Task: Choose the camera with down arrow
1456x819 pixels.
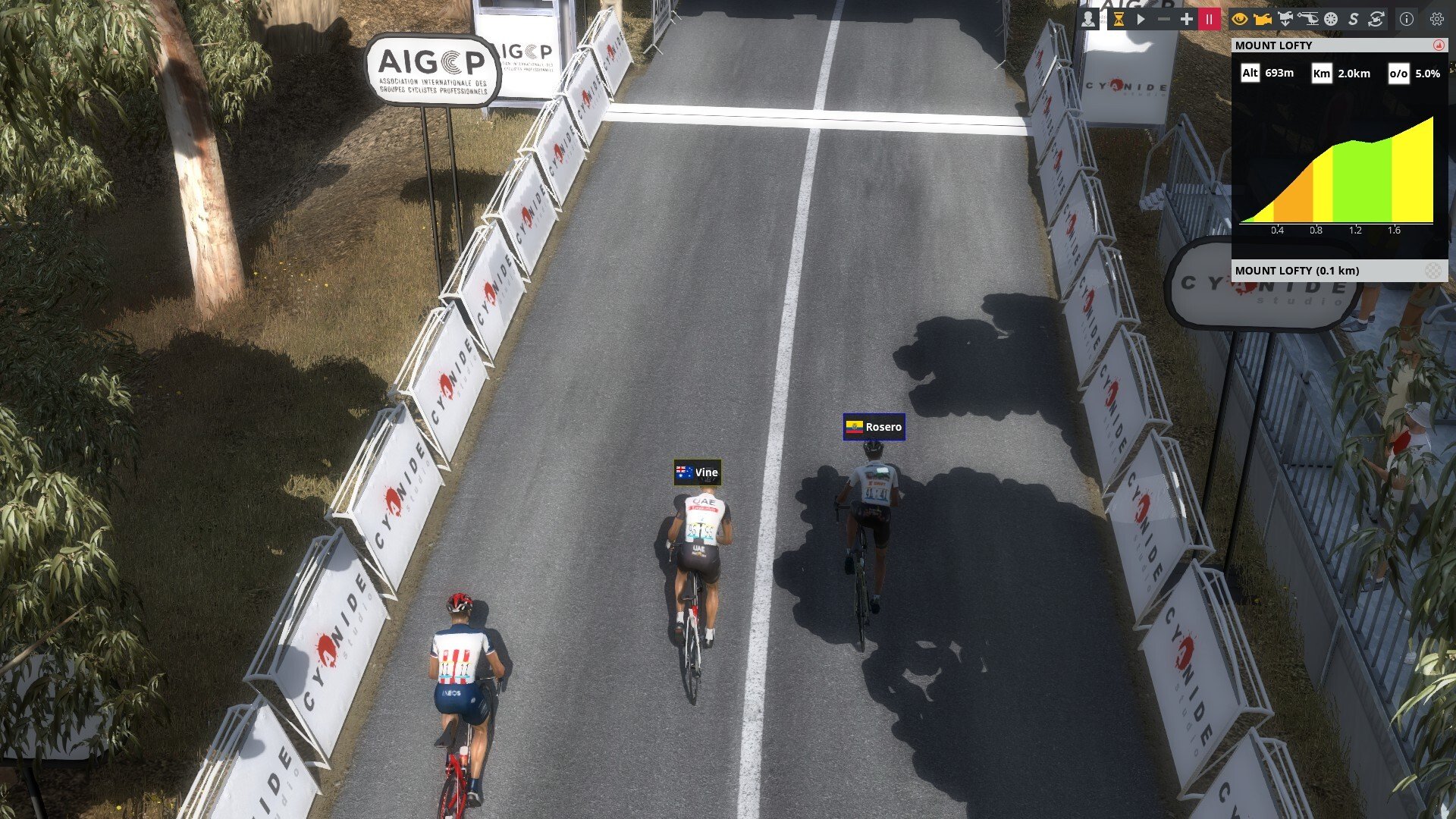Action: [1285, 19]
